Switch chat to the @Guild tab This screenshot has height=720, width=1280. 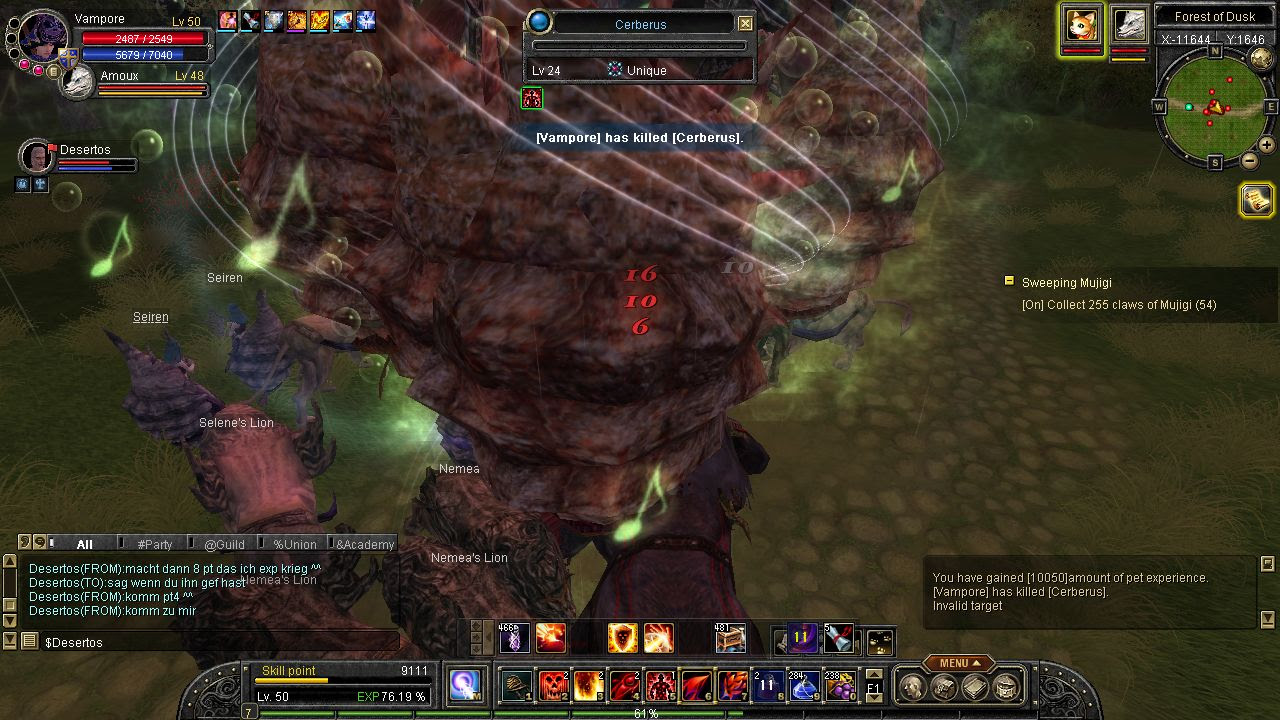click(x=224, y=544)
